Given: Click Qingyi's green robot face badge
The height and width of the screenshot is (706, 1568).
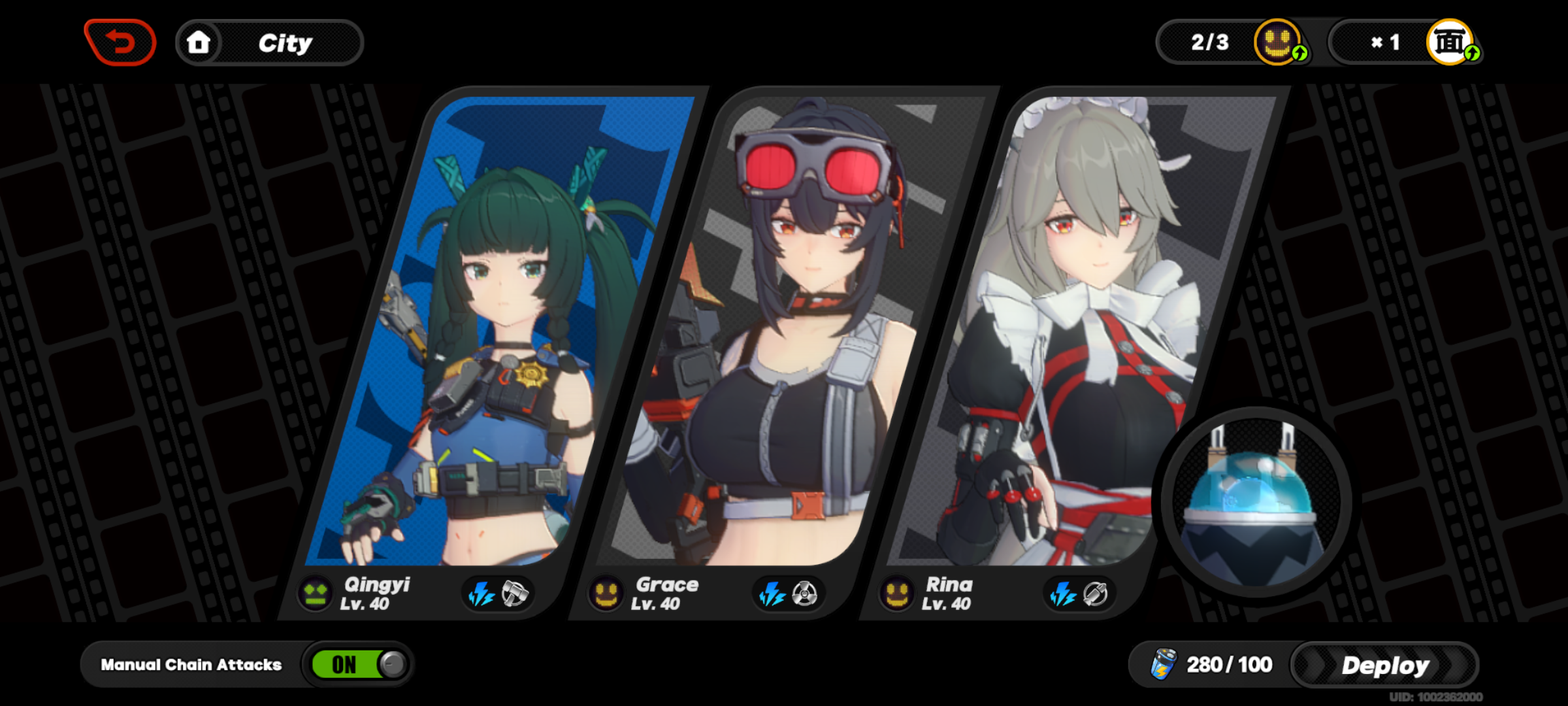Looking at the screenshot, I should [314, 594].
